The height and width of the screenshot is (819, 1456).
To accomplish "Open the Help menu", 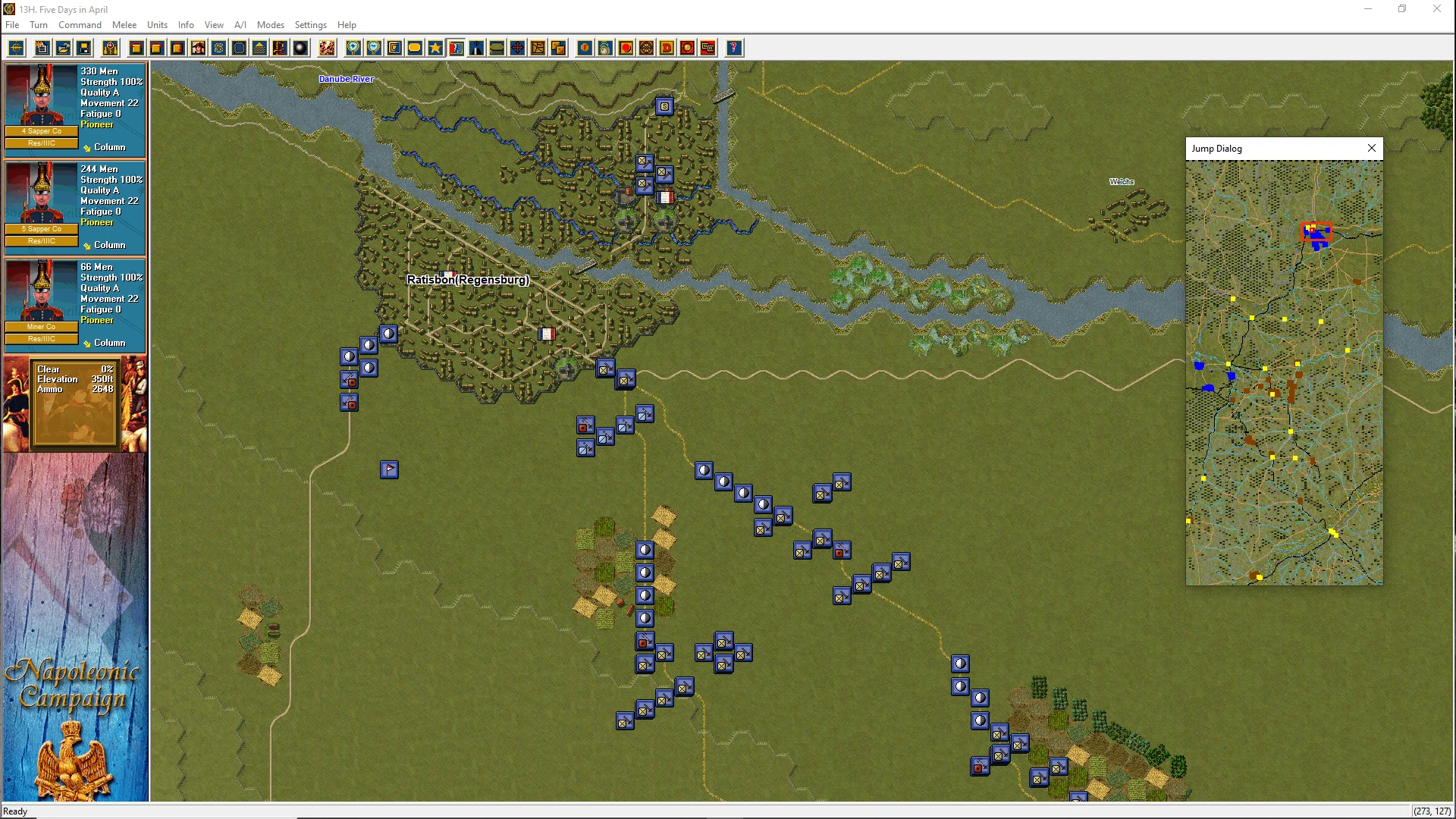I will (x=347, y=25).
